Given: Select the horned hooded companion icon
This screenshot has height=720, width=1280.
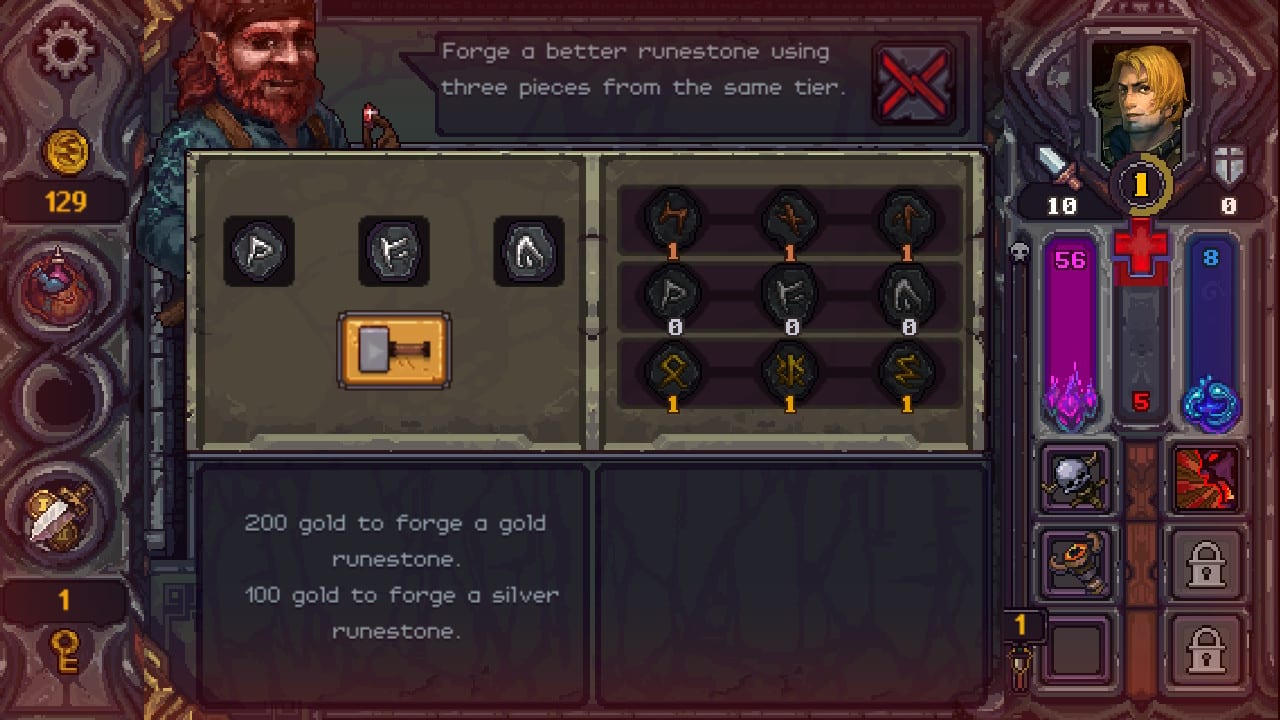Looking at the screenshot, I should (1076, 563).
